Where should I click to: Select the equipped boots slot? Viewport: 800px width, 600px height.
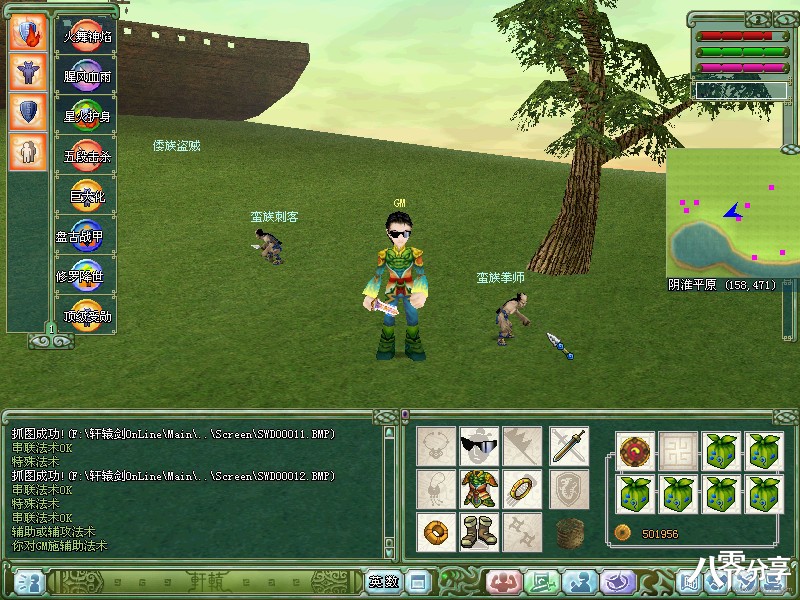[479, 531]
